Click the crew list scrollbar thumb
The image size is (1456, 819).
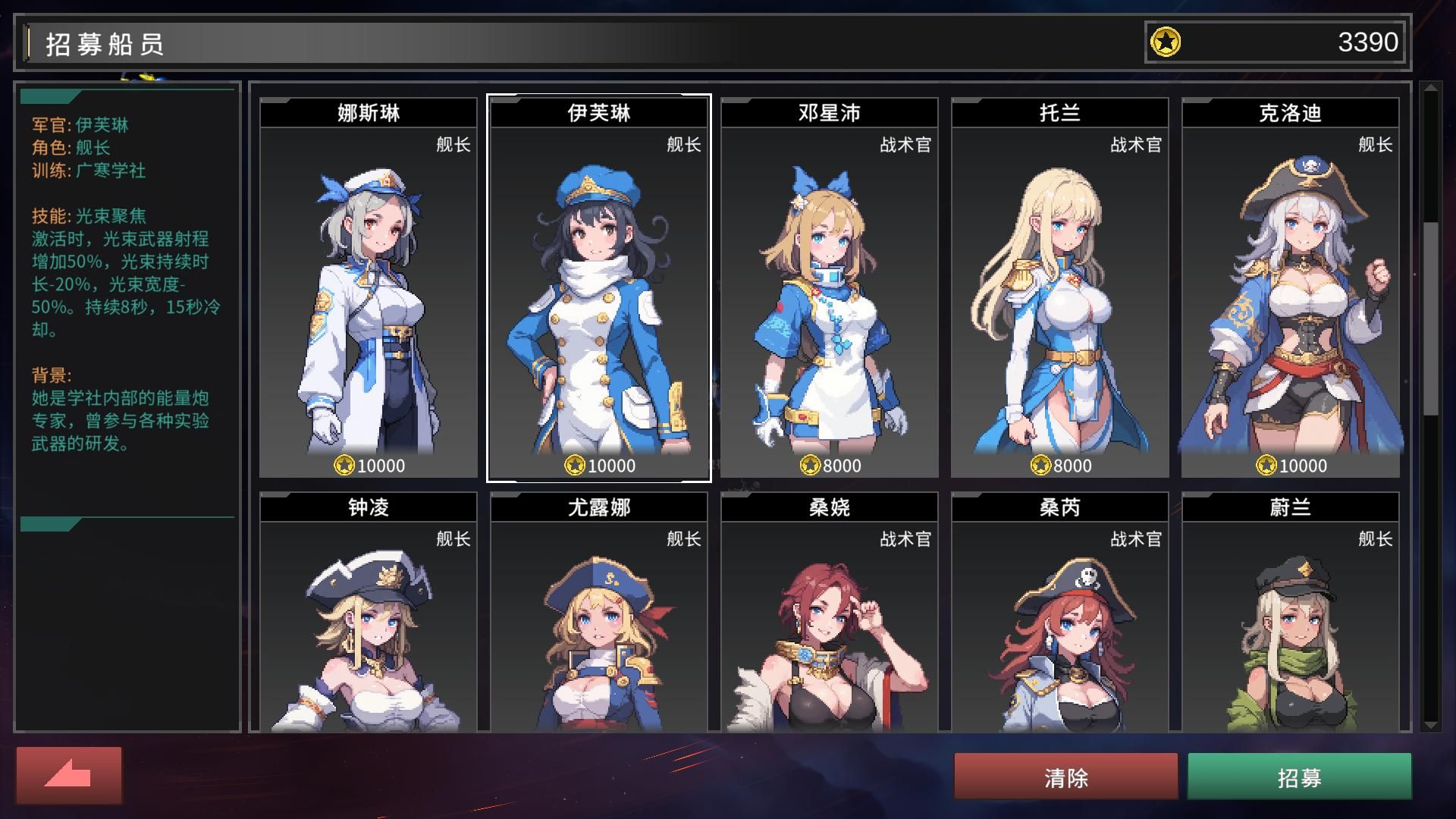[x=1431, y=318]
